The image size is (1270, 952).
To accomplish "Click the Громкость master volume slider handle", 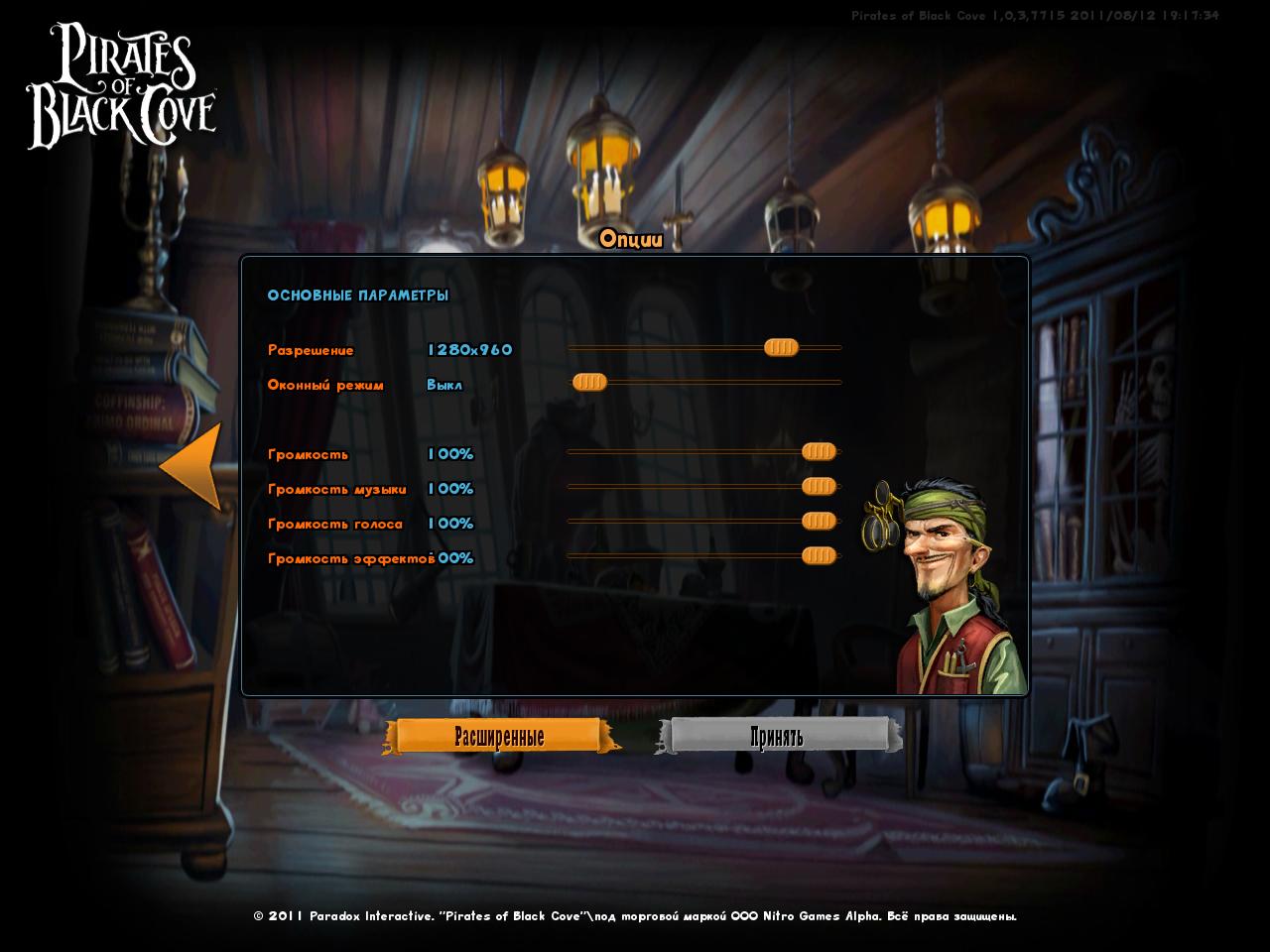I will coord(819,452).
